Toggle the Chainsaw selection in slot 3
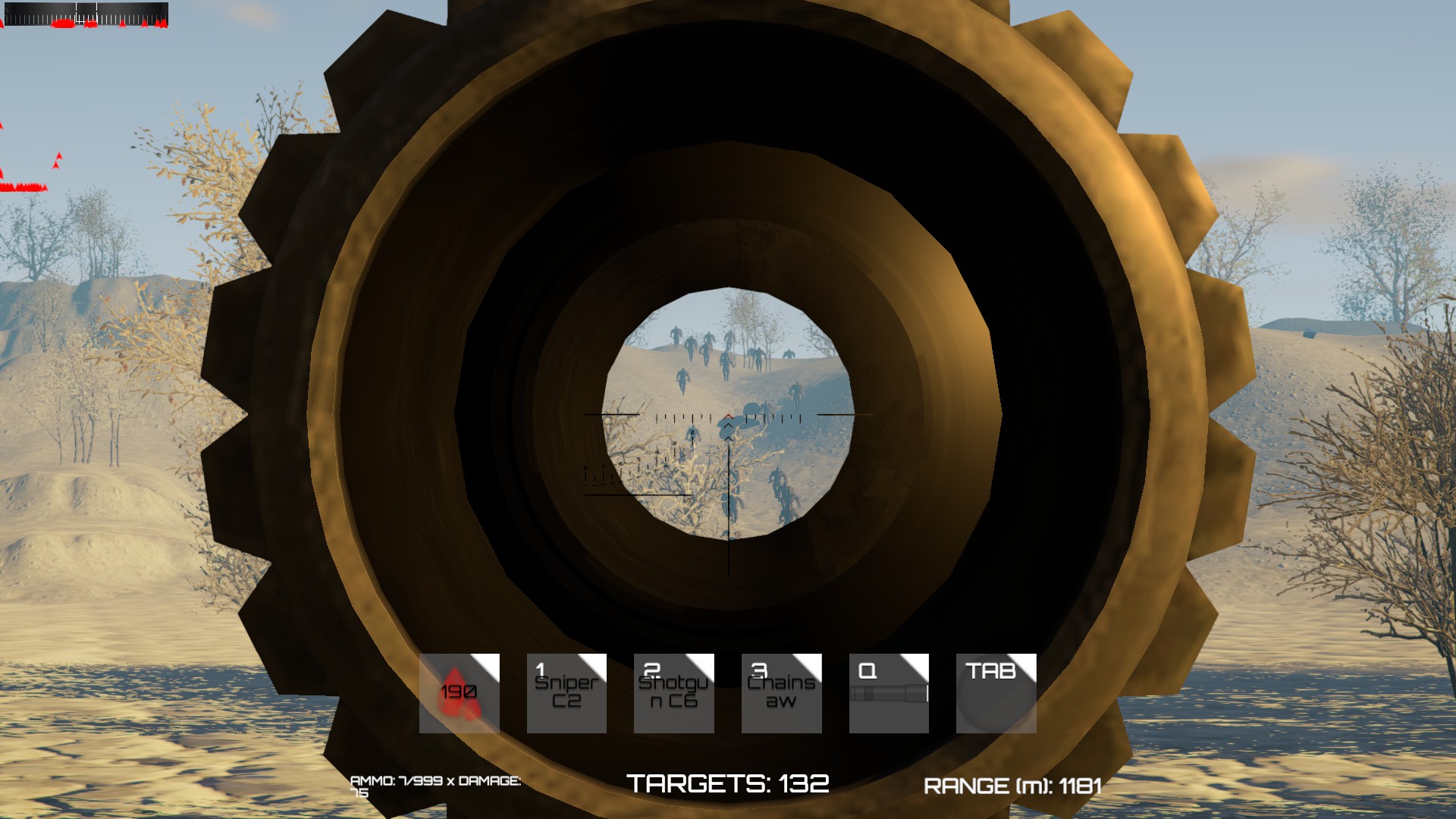 click(780, 692)
